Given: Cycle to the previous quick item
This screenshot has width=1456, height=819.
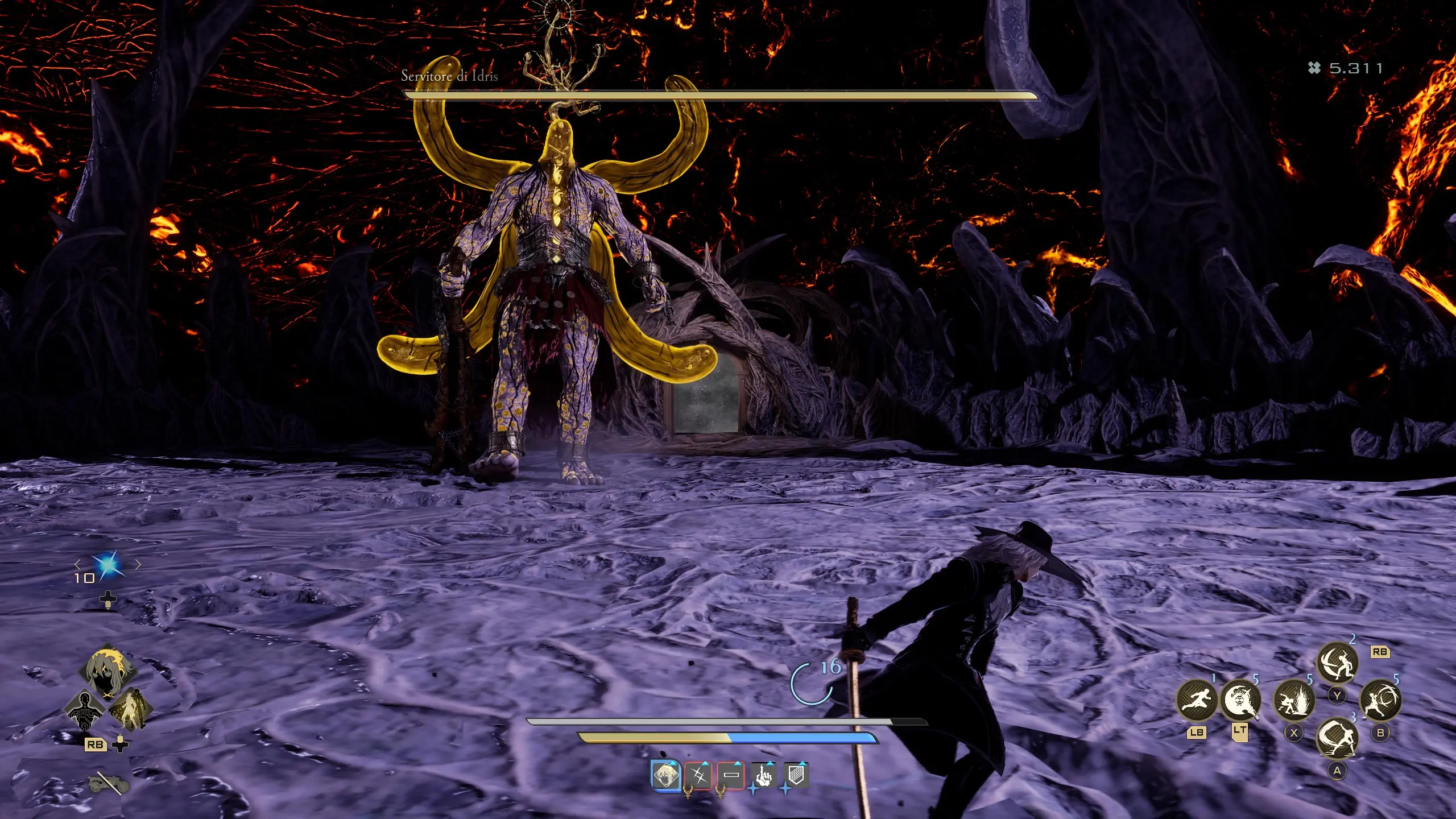Looking at the screenshot, I should click(77, 564).
